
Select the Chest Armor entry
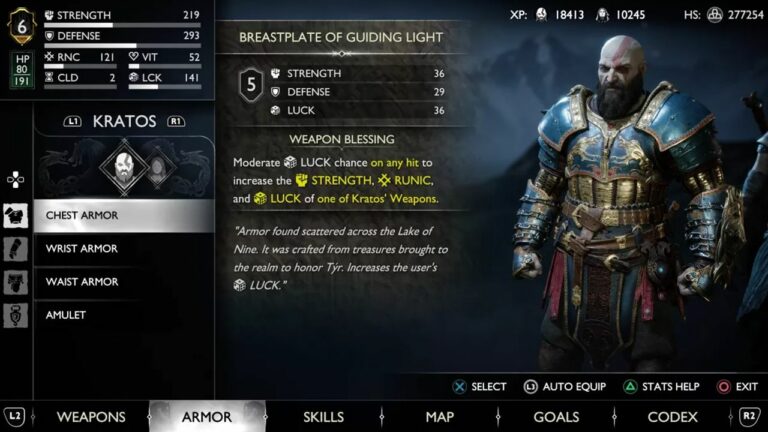[x=124, y=215]
